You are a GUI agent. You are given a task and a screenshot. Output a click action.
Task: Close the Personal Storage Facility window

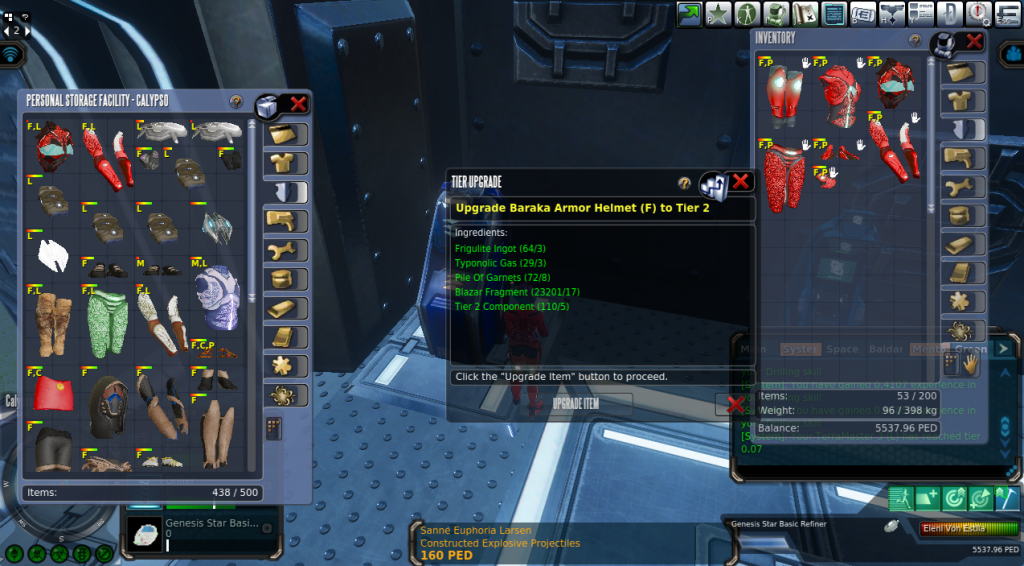tap(298, 103)
